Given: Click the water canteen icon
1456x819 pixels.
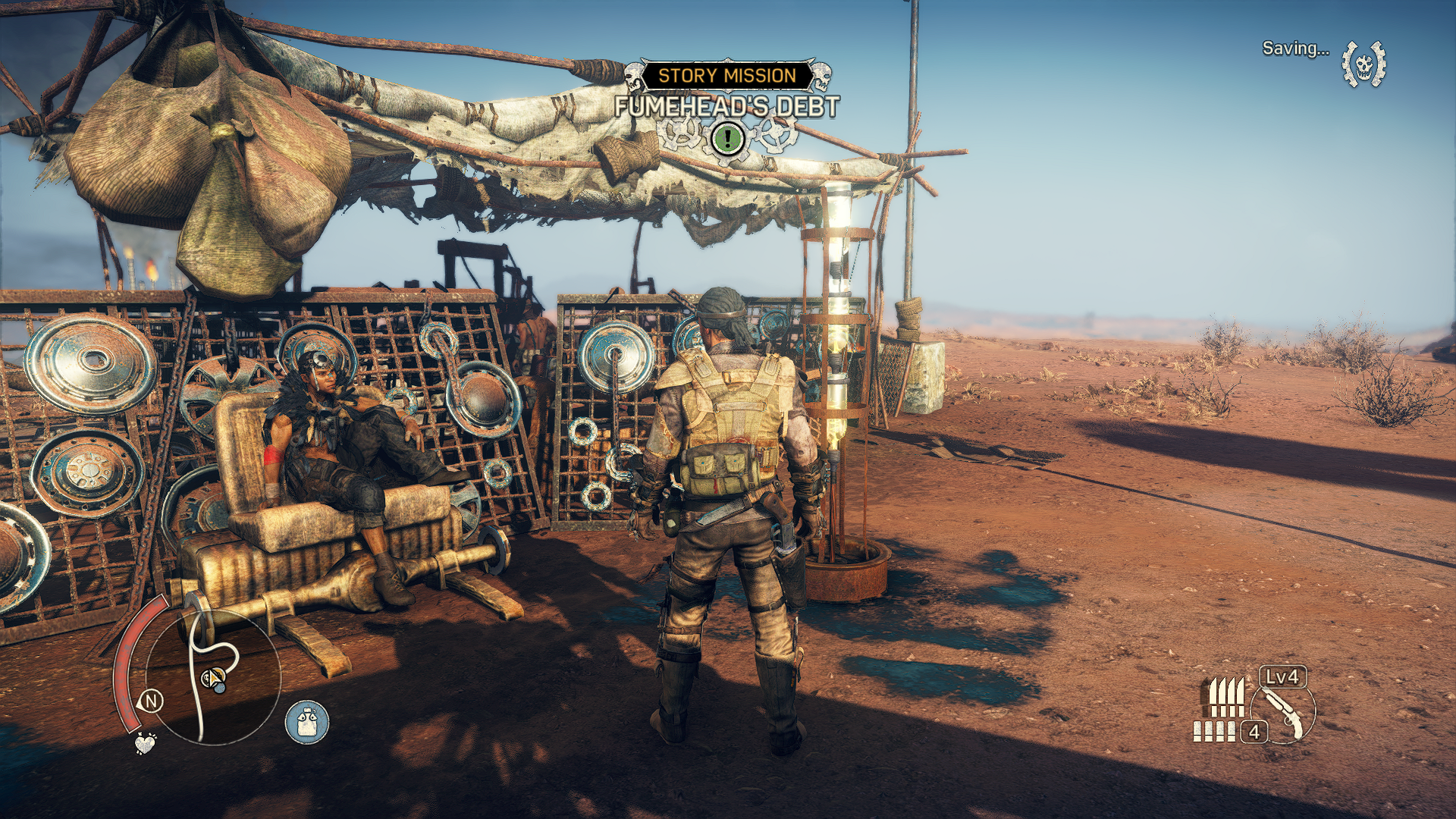Looking at the screenshot, I should coord(307,721).
